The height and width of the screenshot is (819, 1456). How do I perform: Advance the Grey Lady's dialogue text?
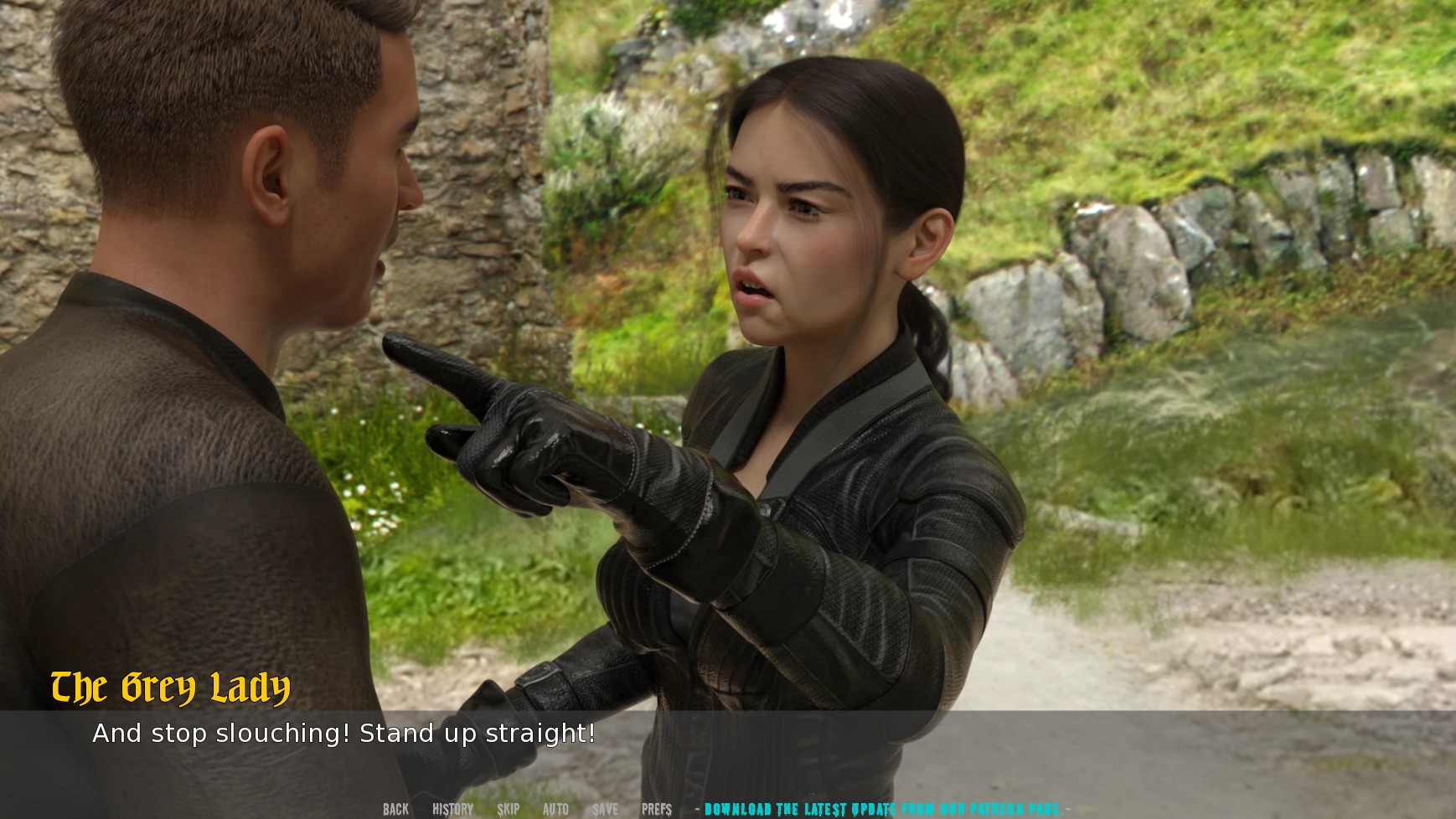click(x=343, y=734)
